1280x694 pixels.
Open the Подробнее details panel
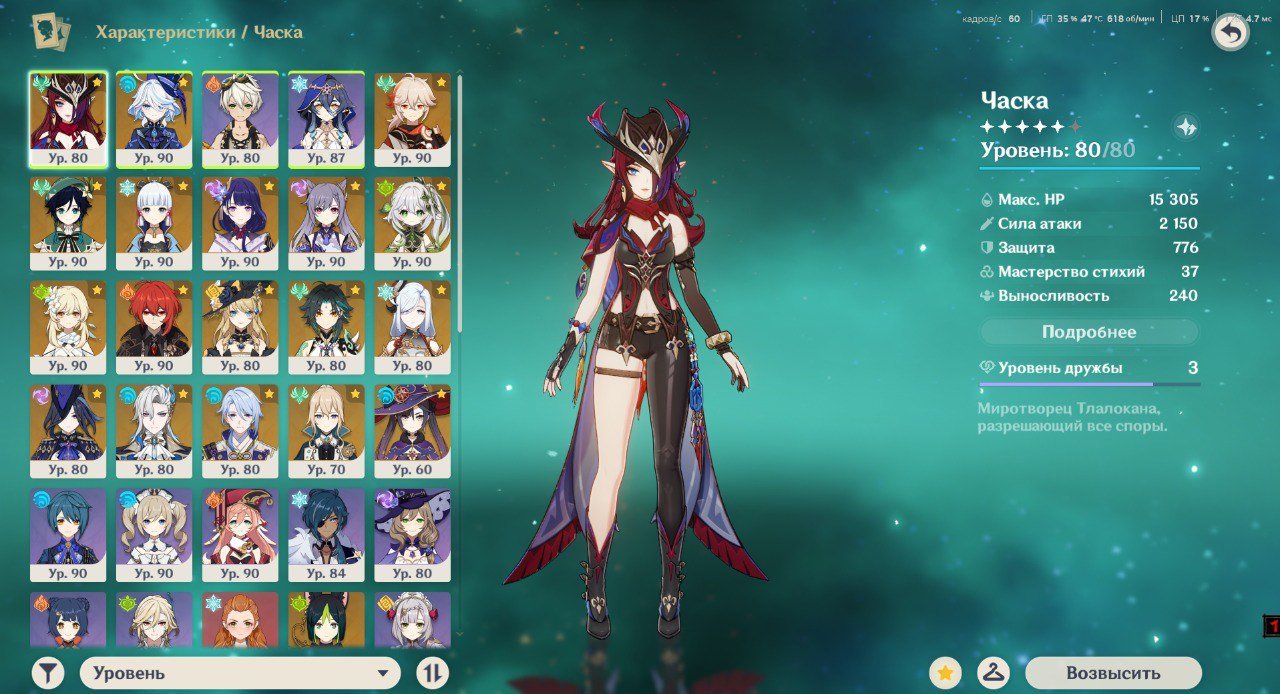(1089, 332)
